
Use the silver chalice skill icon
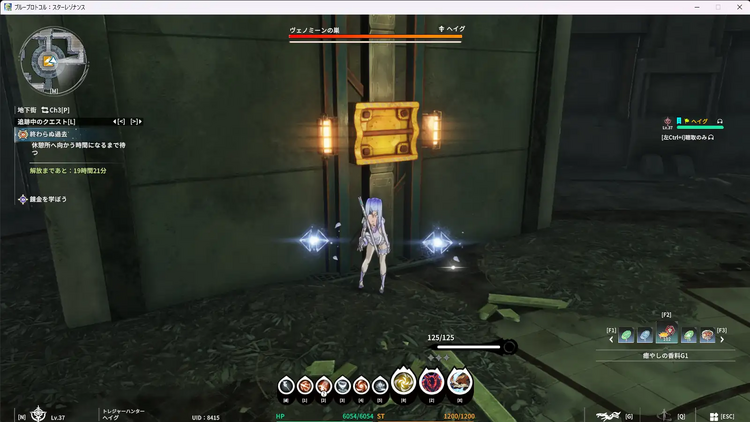343,385
